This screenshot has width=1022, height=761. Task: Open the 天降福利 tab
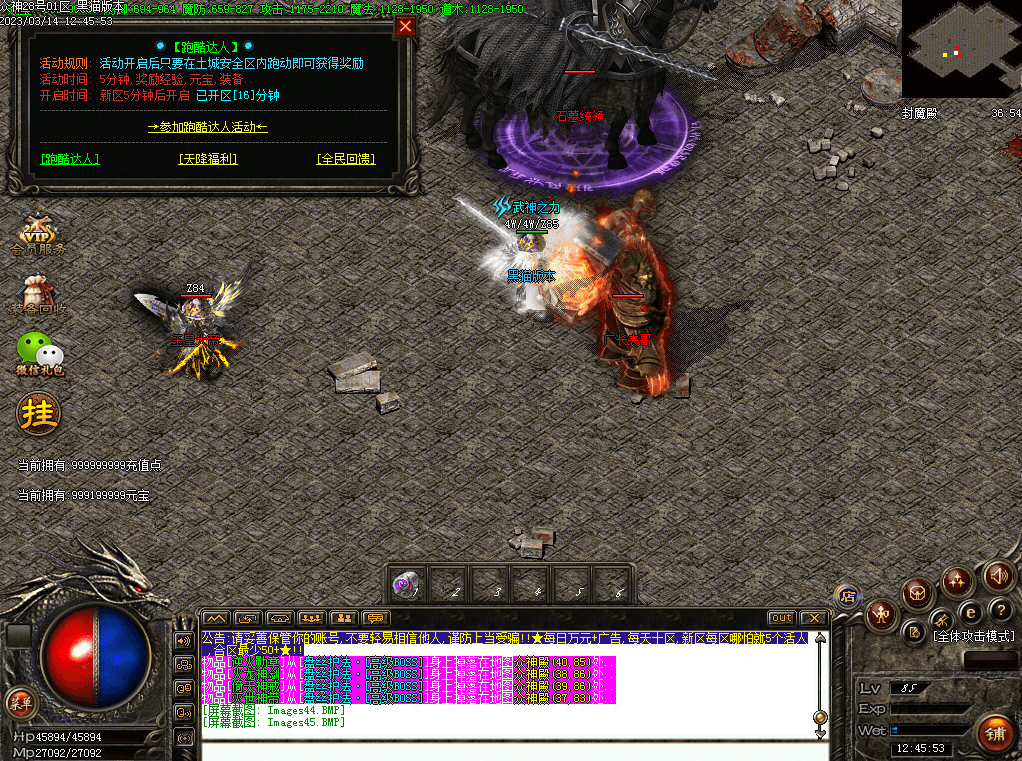click(208, 159)
